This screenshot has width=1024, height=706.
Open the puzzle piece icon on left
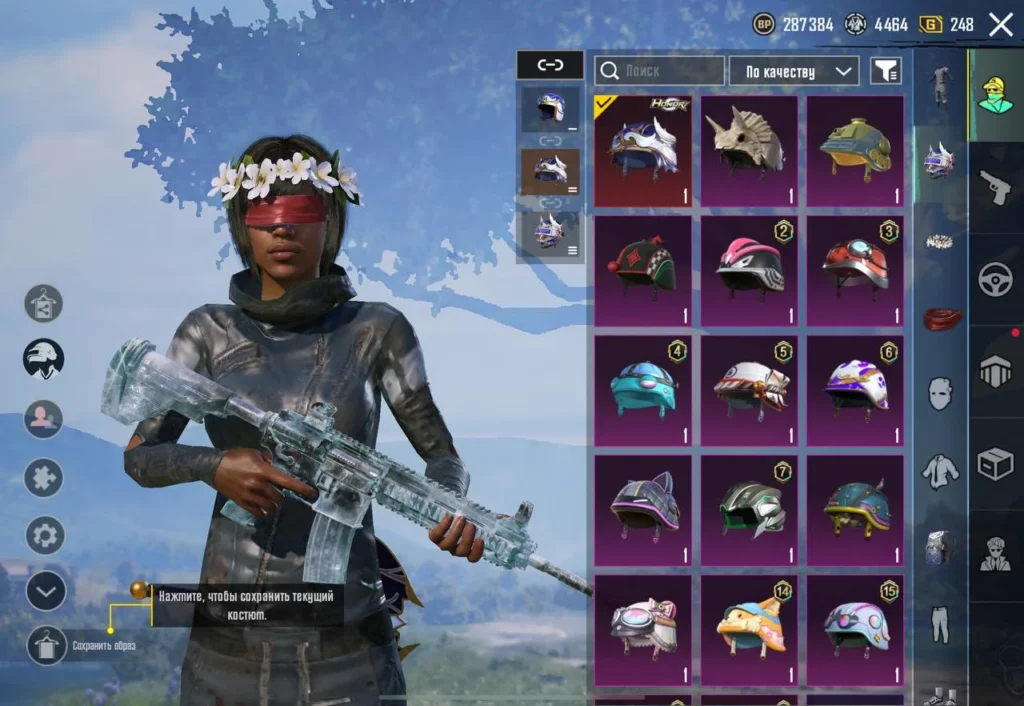[44, 477]
